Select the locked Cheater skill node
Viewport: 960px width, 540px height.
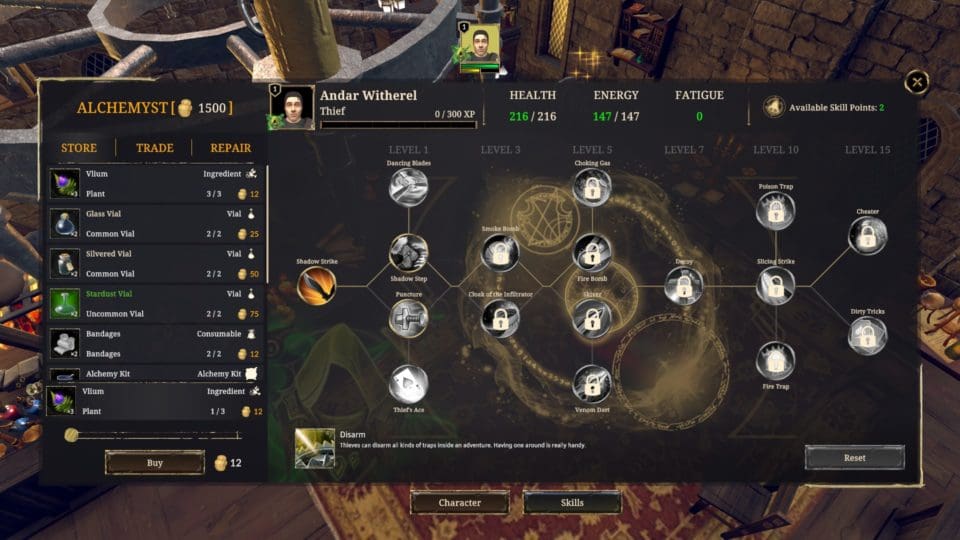[867, 236]
